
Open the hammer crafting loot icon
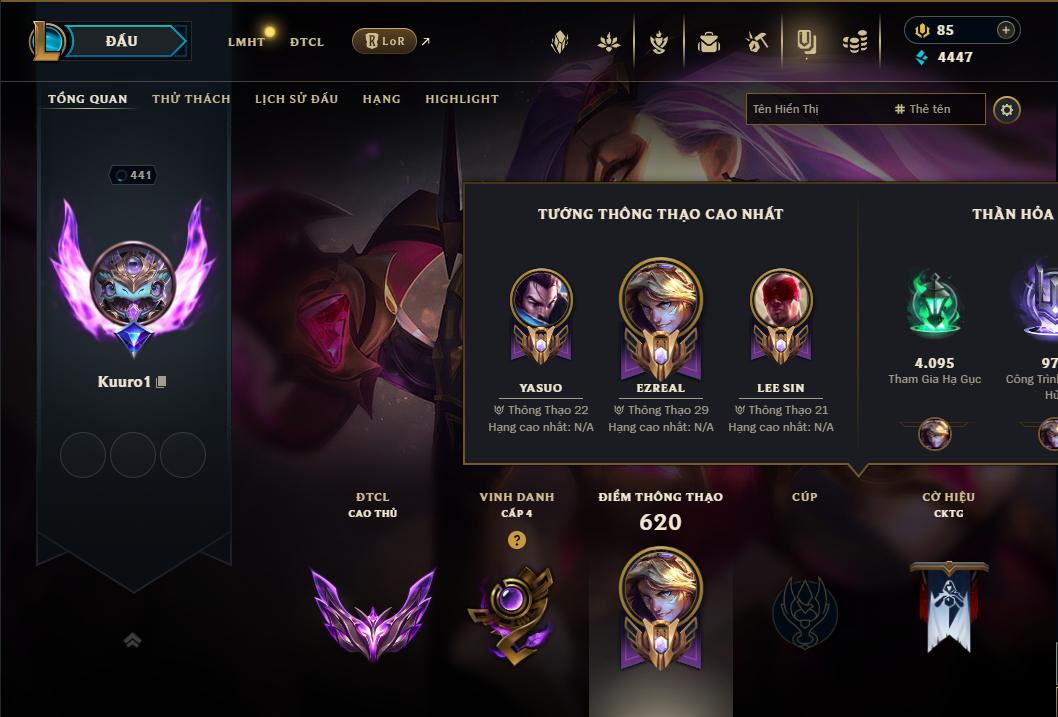[x=757, y=42]
